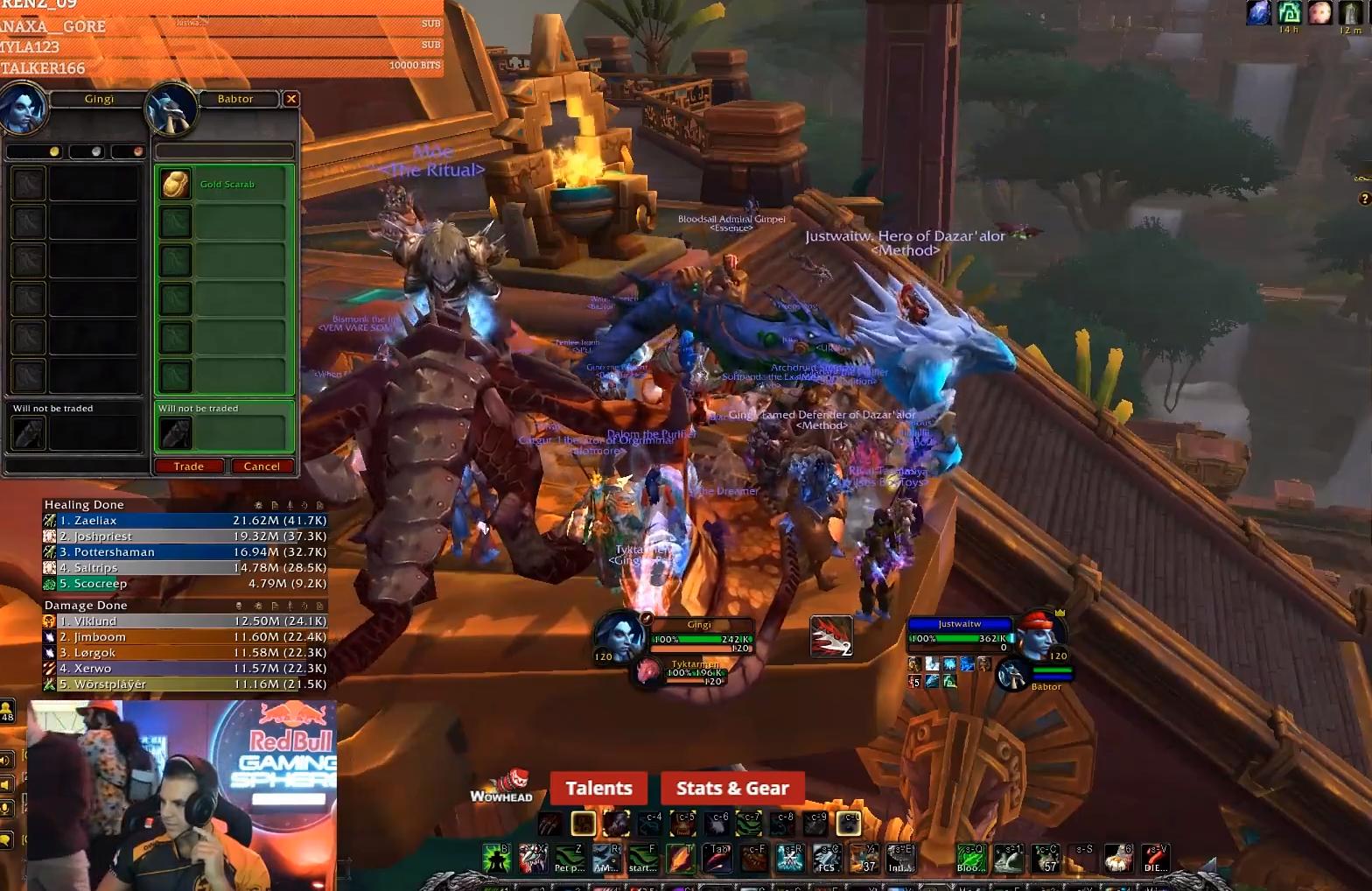Select the Gold Scarab trade slot
Image resolution: width=1372 pixels, height=891 pixels.
pos(224,185)
